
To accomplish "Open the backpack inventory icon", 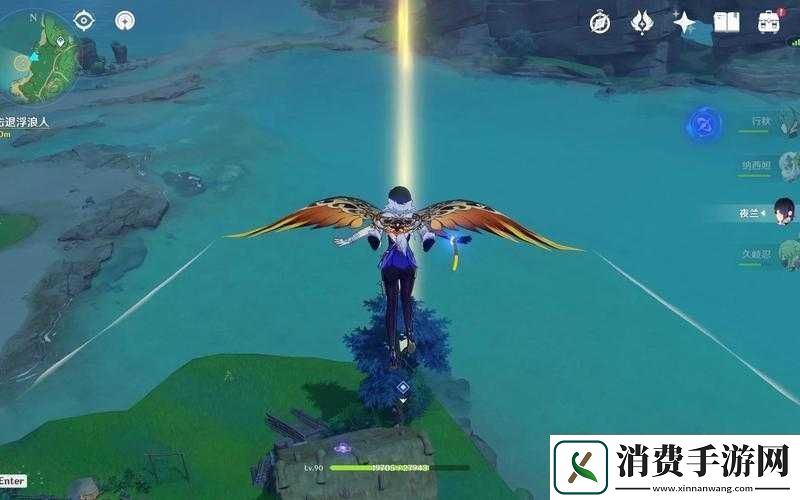I will (x=769, y=22).
